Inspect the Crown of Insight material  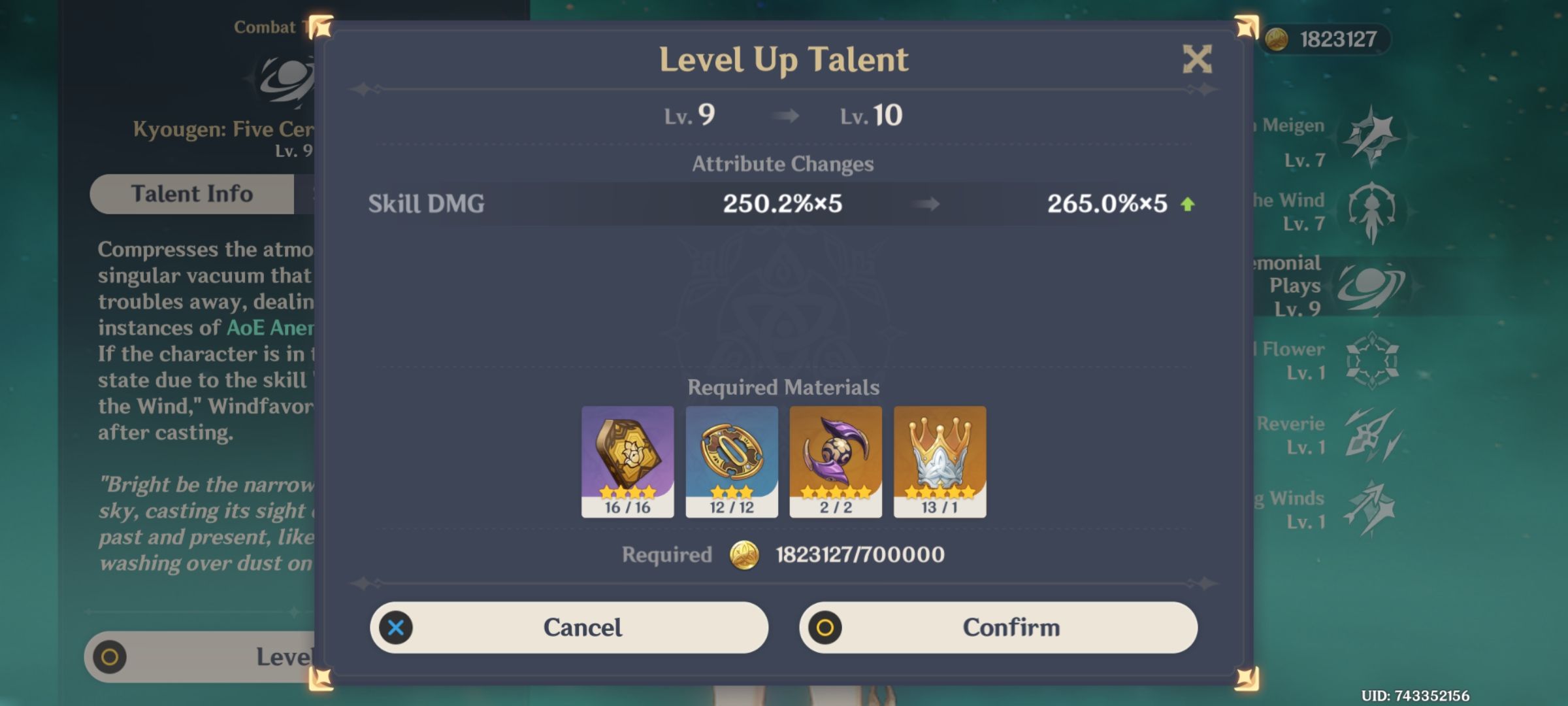pos(939,458)
